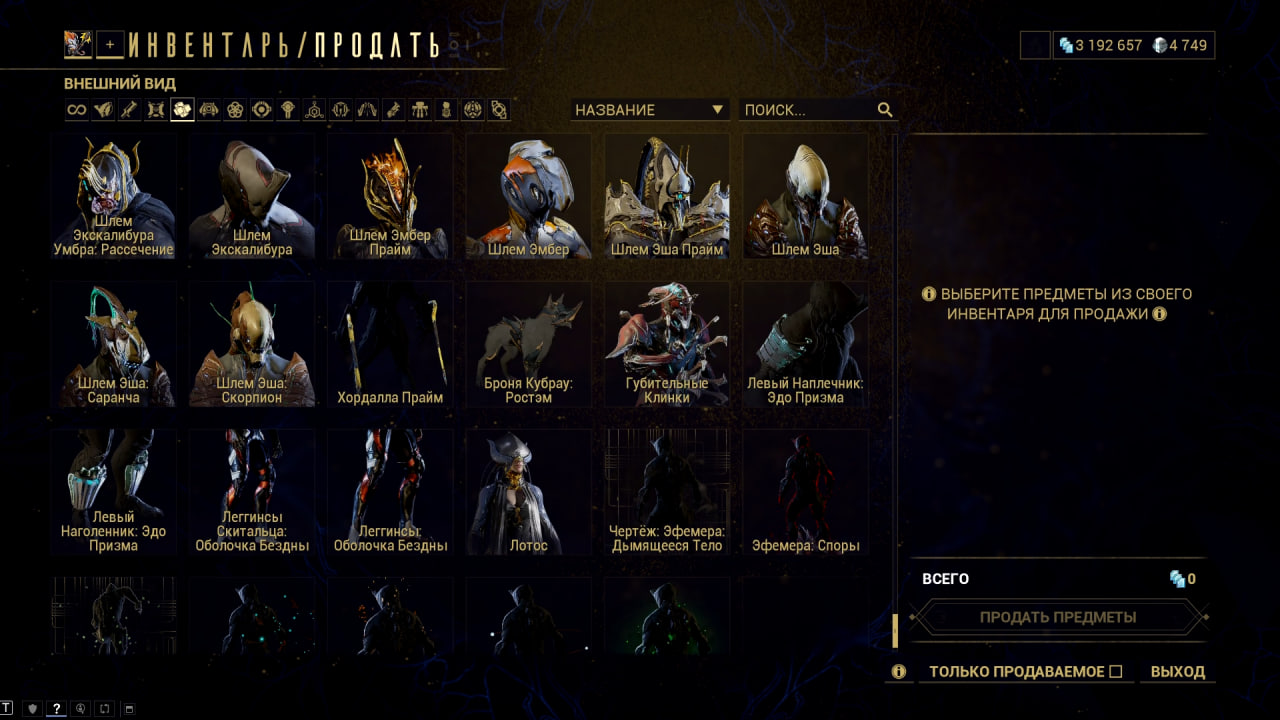Select the Шлем Эша: Скорпион helmet
The height and width of the screenshot is (720, 1280).
[x=251, y=344]
